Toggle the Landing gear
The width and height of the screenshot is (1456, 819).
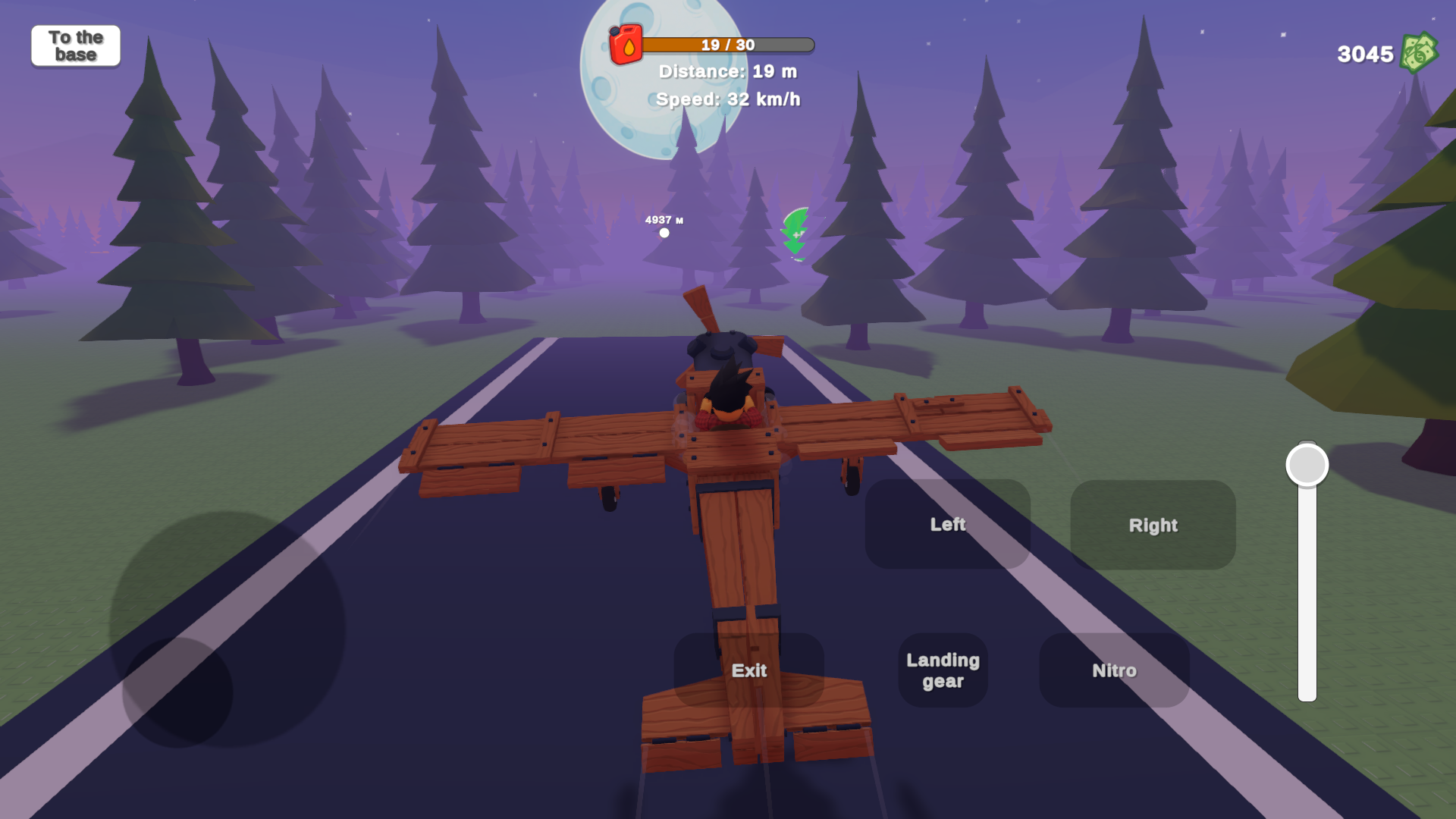(942, 670)
